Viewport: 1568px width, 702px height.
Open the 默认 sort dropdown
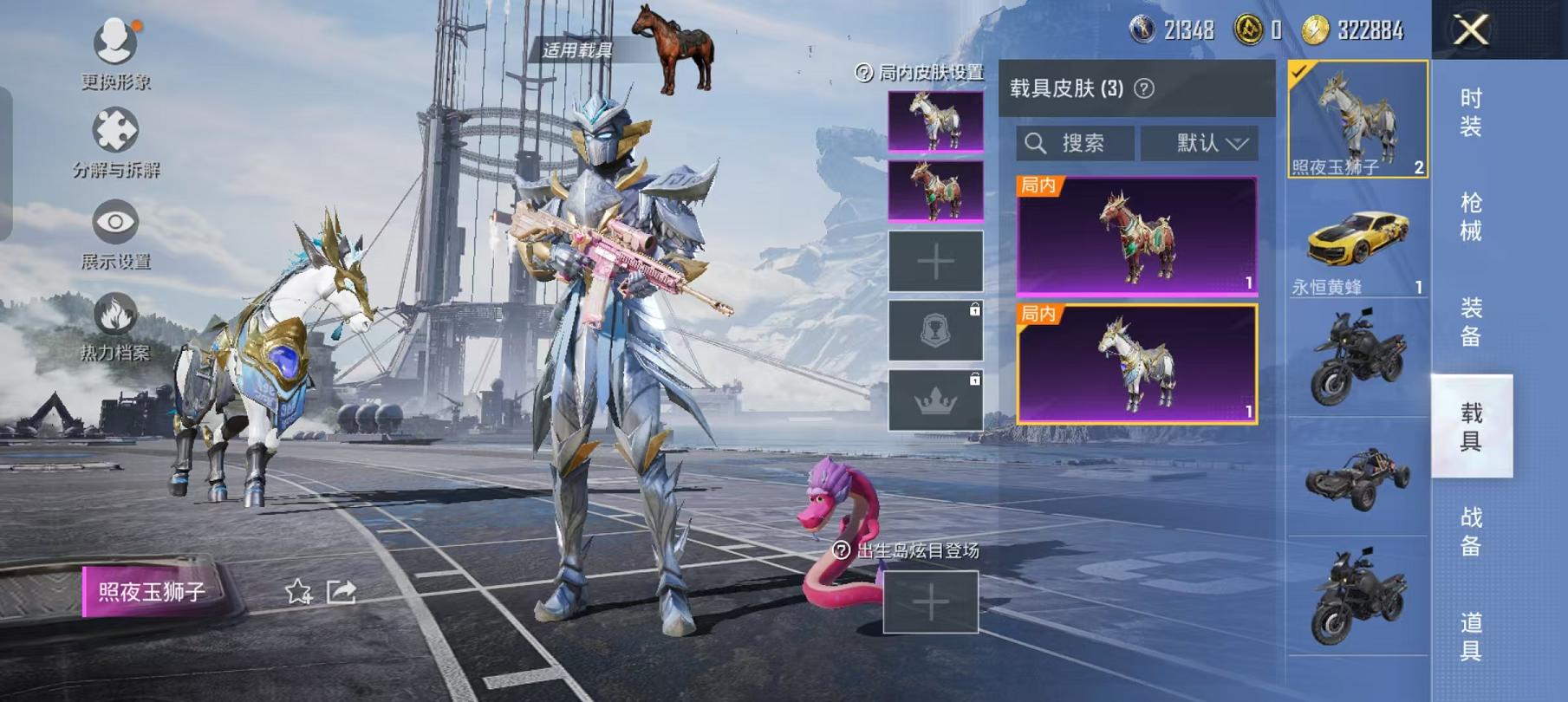(x=1200, y=143)
